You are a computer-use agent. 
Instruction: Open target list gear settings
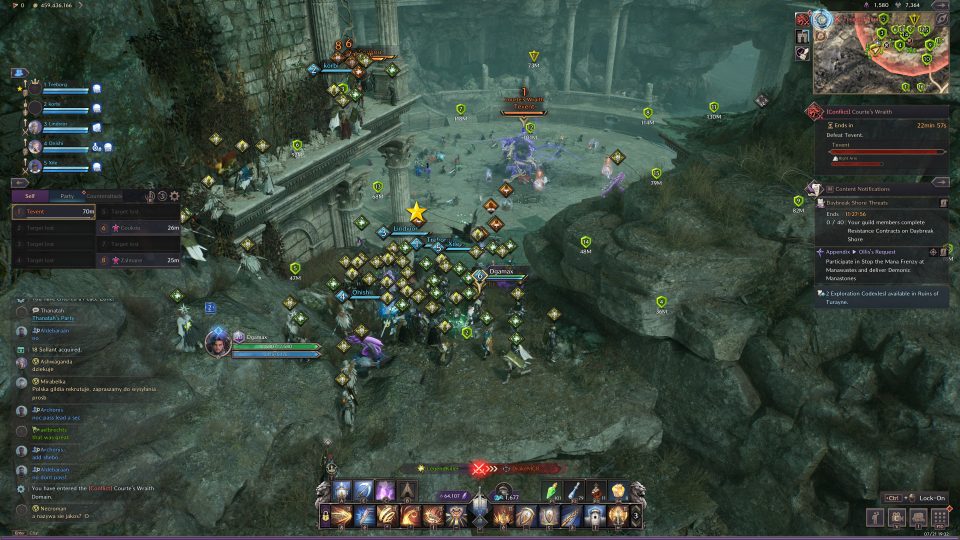[175, 197]
